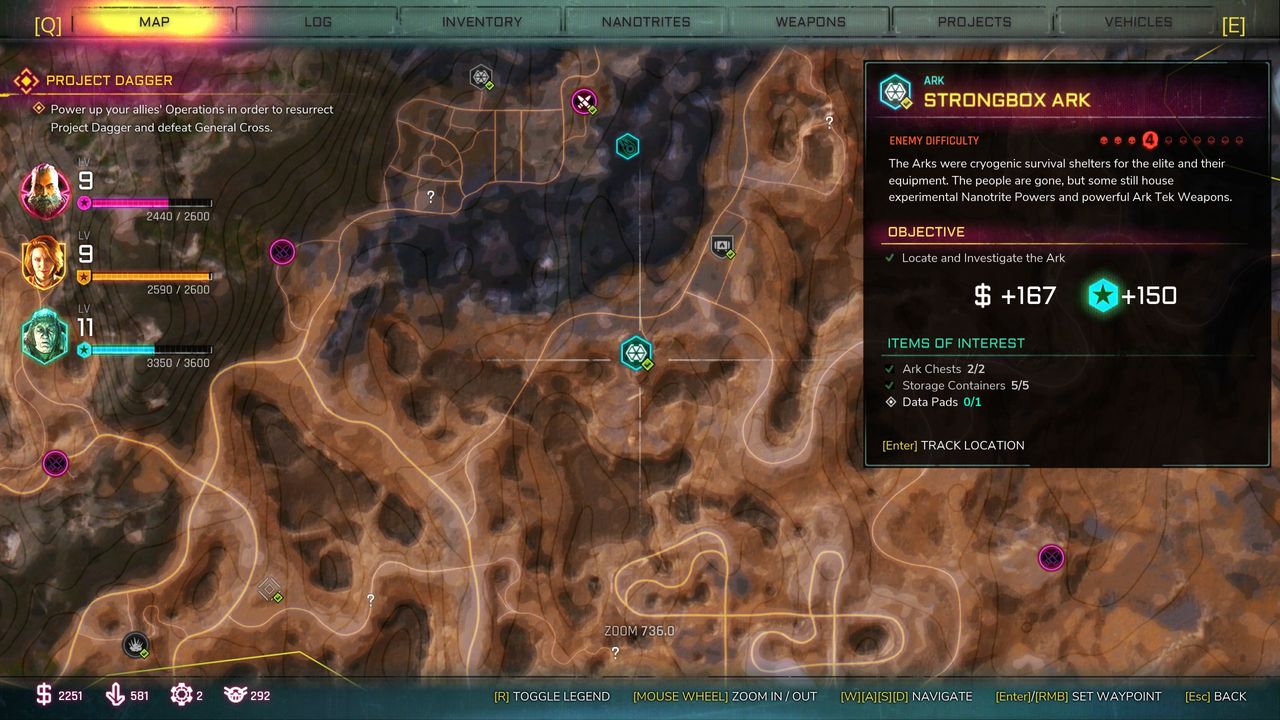Screen dimensions: 1280x720
Task: Switch to the Log tab
Action: click(x=318, y=21)
